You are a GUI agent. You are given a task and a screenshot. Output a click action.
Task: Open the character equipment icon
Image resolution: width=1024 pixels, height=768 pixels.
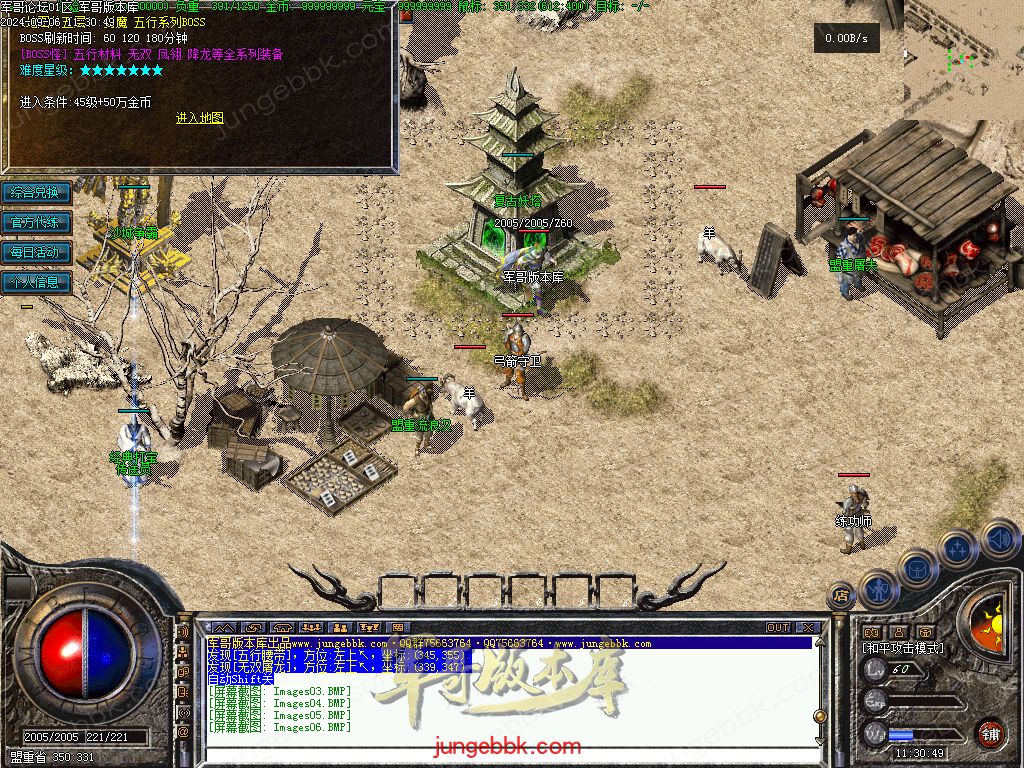[x=879, y=591]
